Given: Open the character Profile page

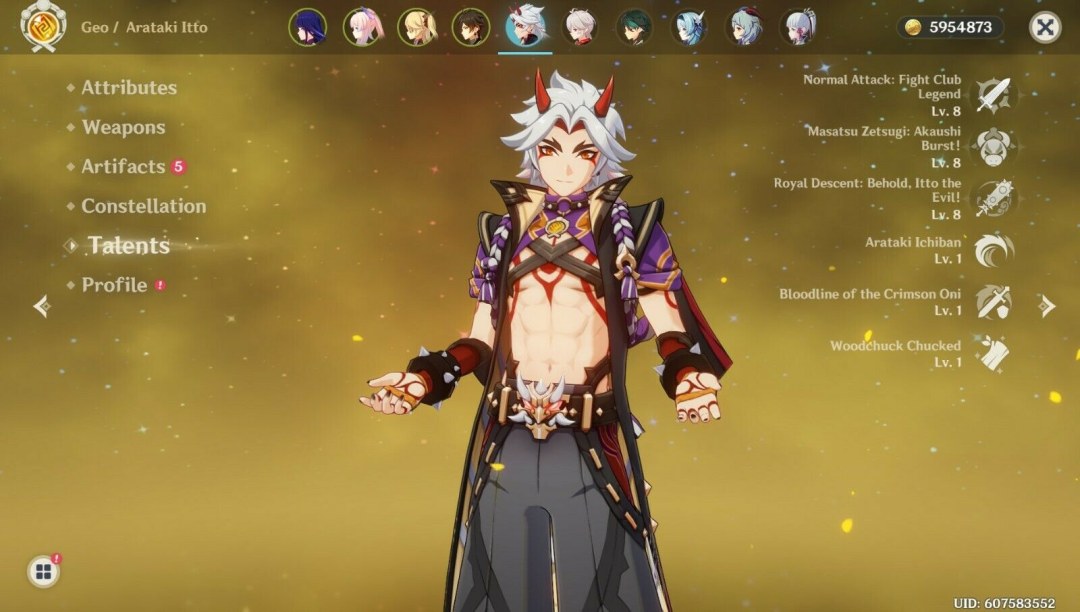Looking at the screenshot, I should point(114,285).
